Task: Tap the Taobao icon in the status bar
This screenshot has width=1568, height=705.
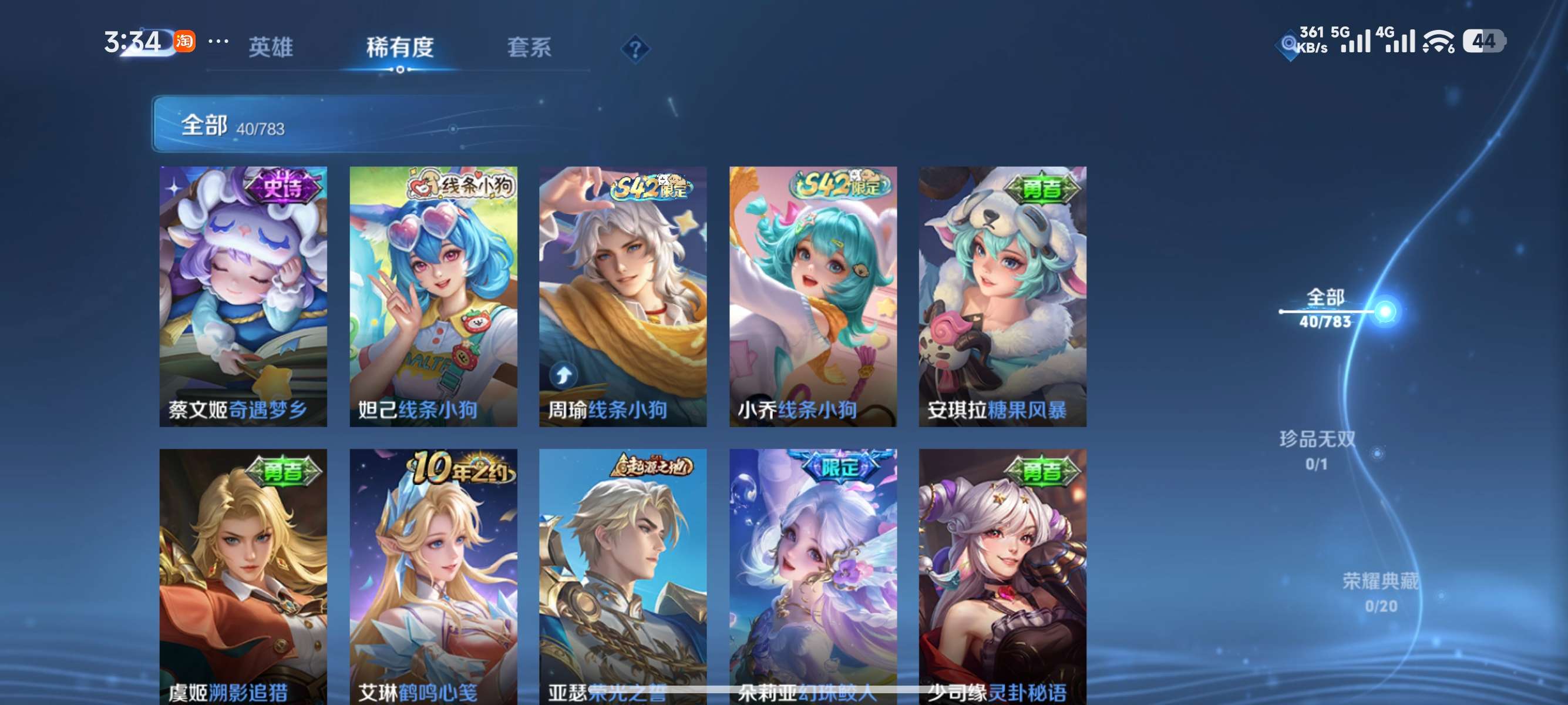Action: (x=186, y=41)
